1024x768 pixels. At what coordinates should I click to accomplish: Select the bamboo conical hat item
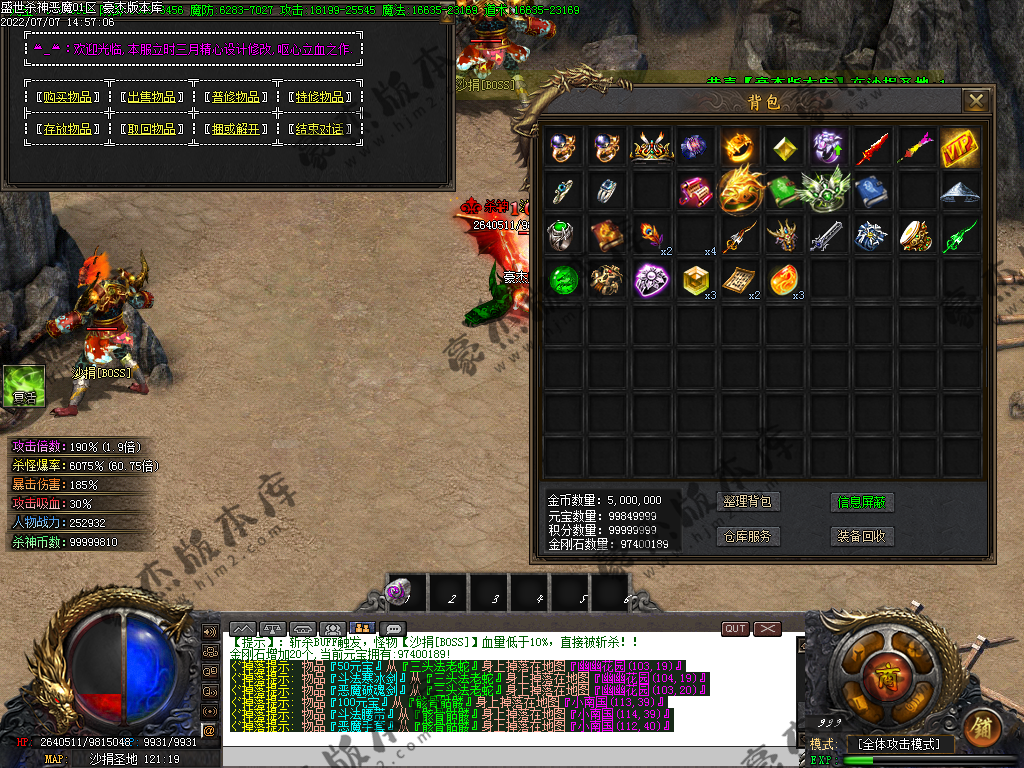[959, 191]
